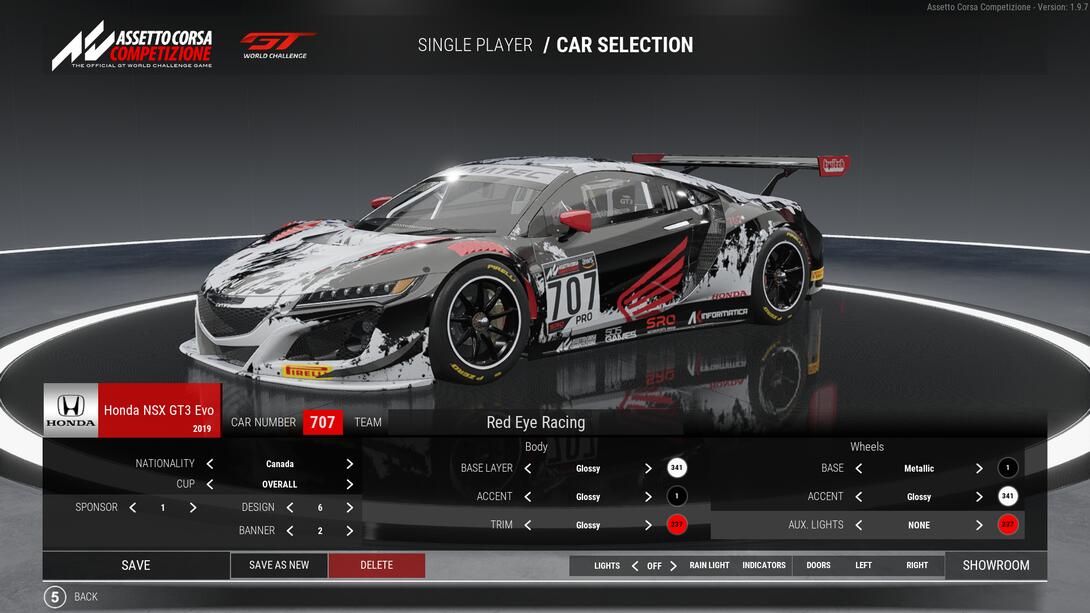The width and height of the screenshot is (1090, 613).
Task: Pick the red body trim color swatch
Action: (x=677, y=525)
